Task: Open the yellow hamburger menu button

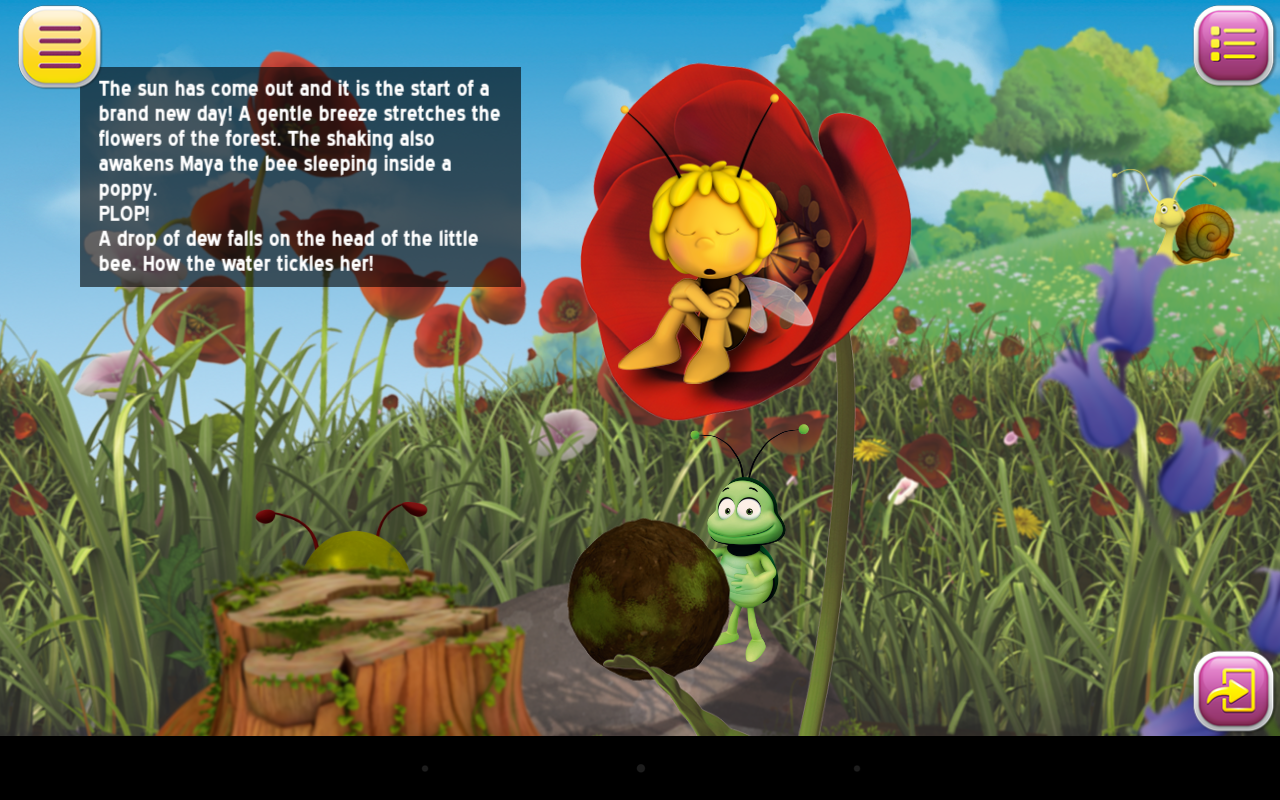Action: coord(59,46)
